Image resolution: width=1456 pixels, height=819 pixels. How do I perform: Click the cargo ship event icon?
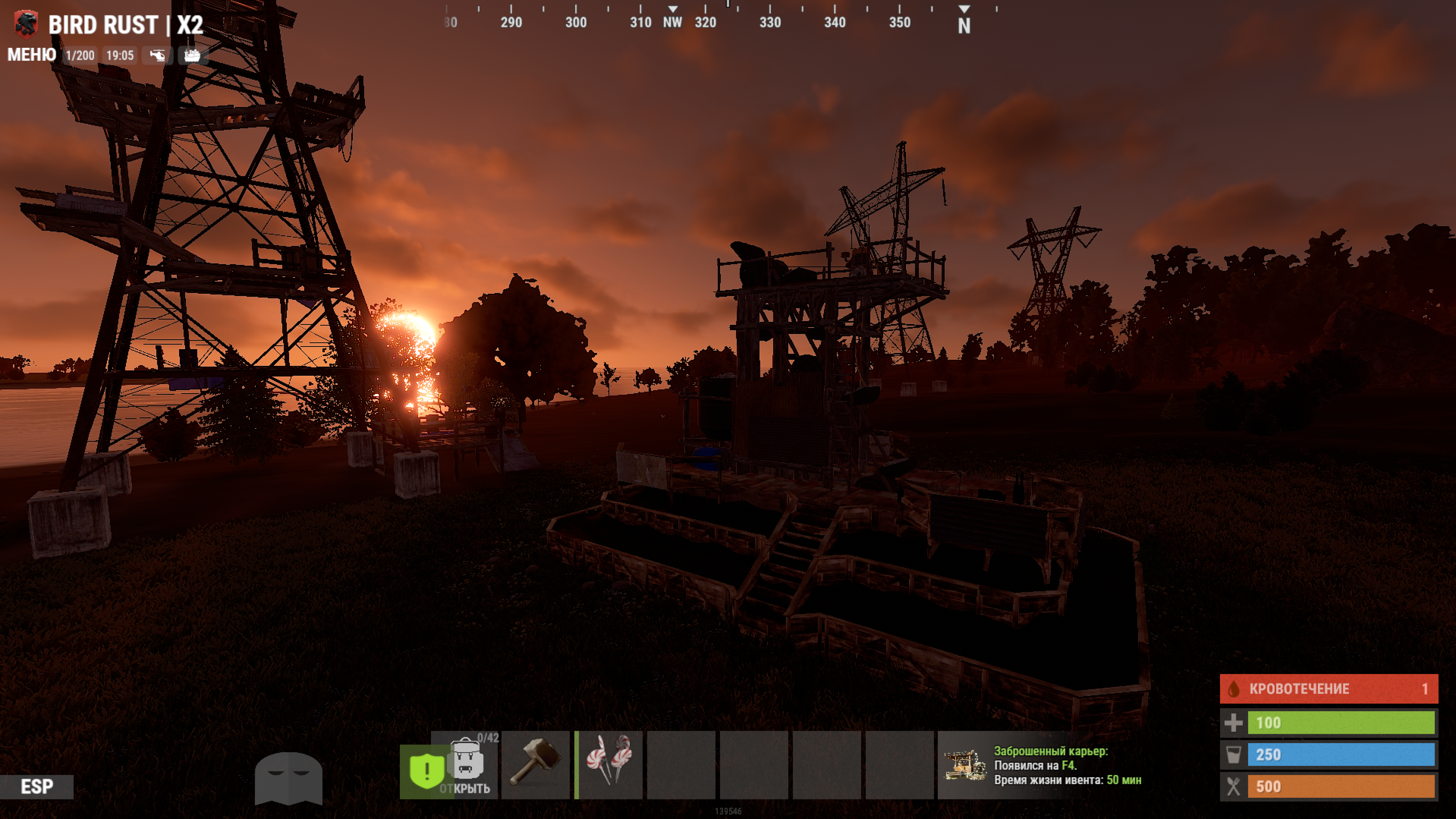click(x=192, y=55)
